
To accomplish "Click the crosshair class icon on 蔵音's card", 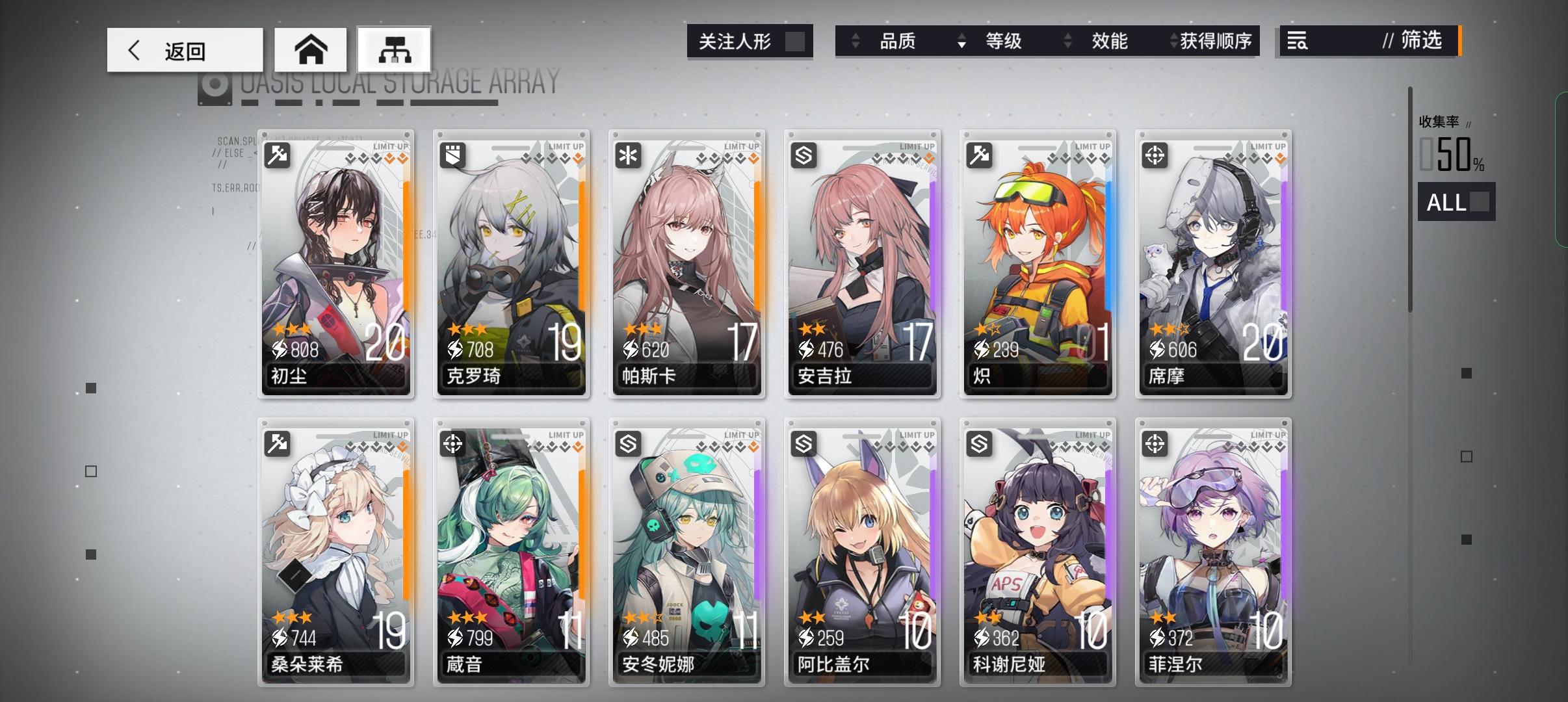I will [x=453, y=443].
